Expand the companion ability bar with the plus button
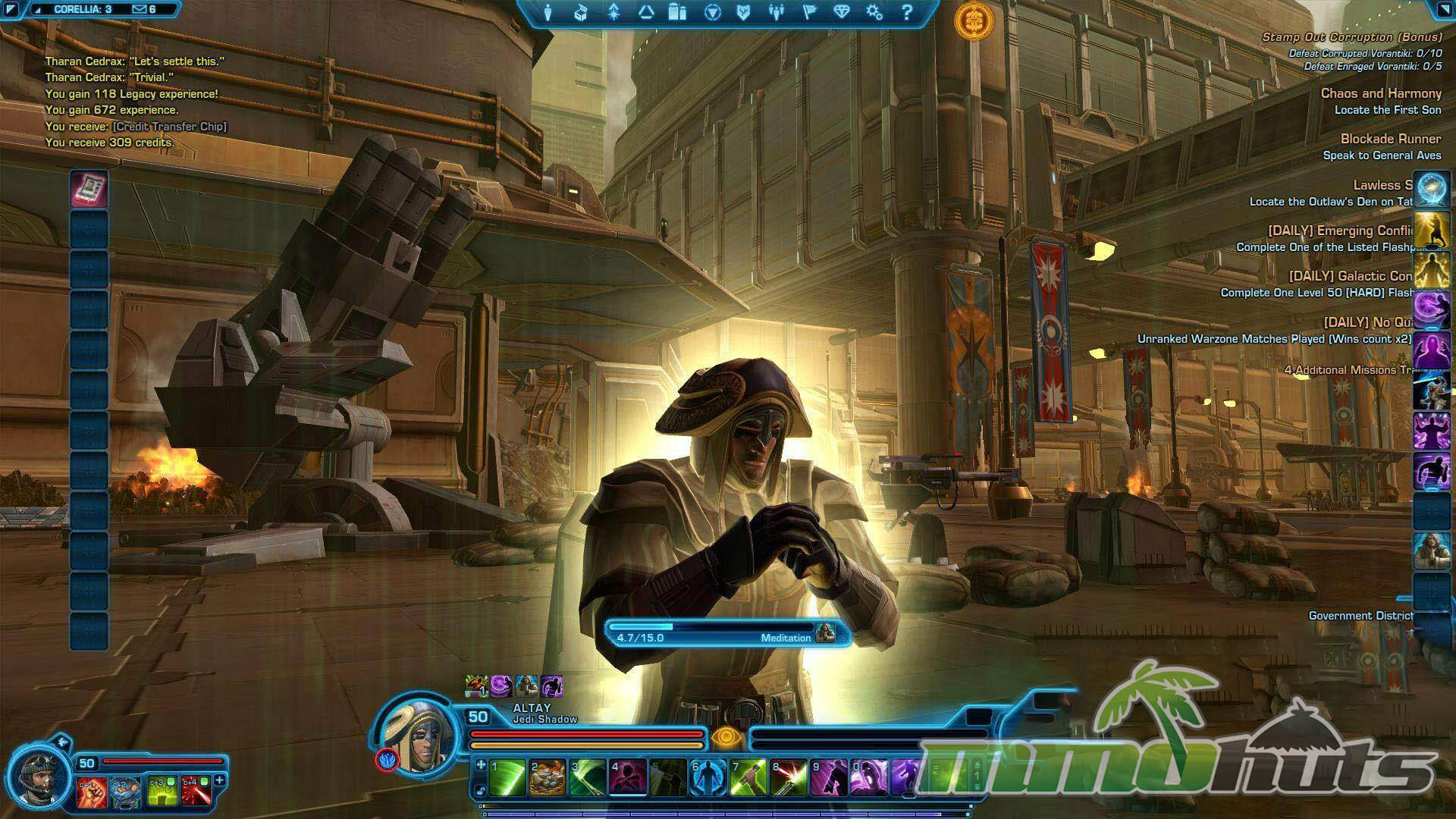1456x819 pixels. tap(220, 780)
